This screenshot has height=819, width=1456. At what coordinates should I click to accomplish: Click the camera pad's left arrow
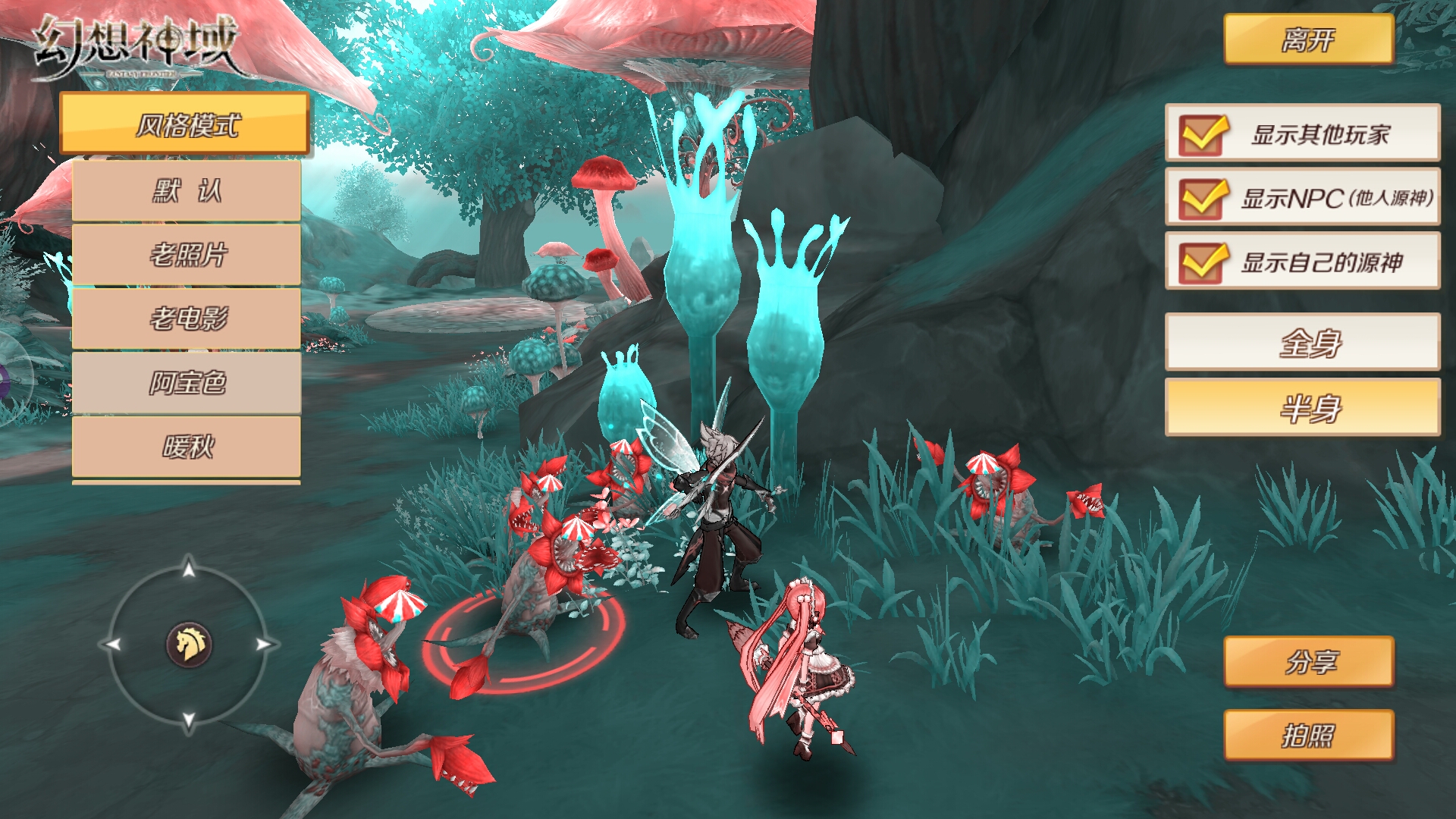click(114, 645)
